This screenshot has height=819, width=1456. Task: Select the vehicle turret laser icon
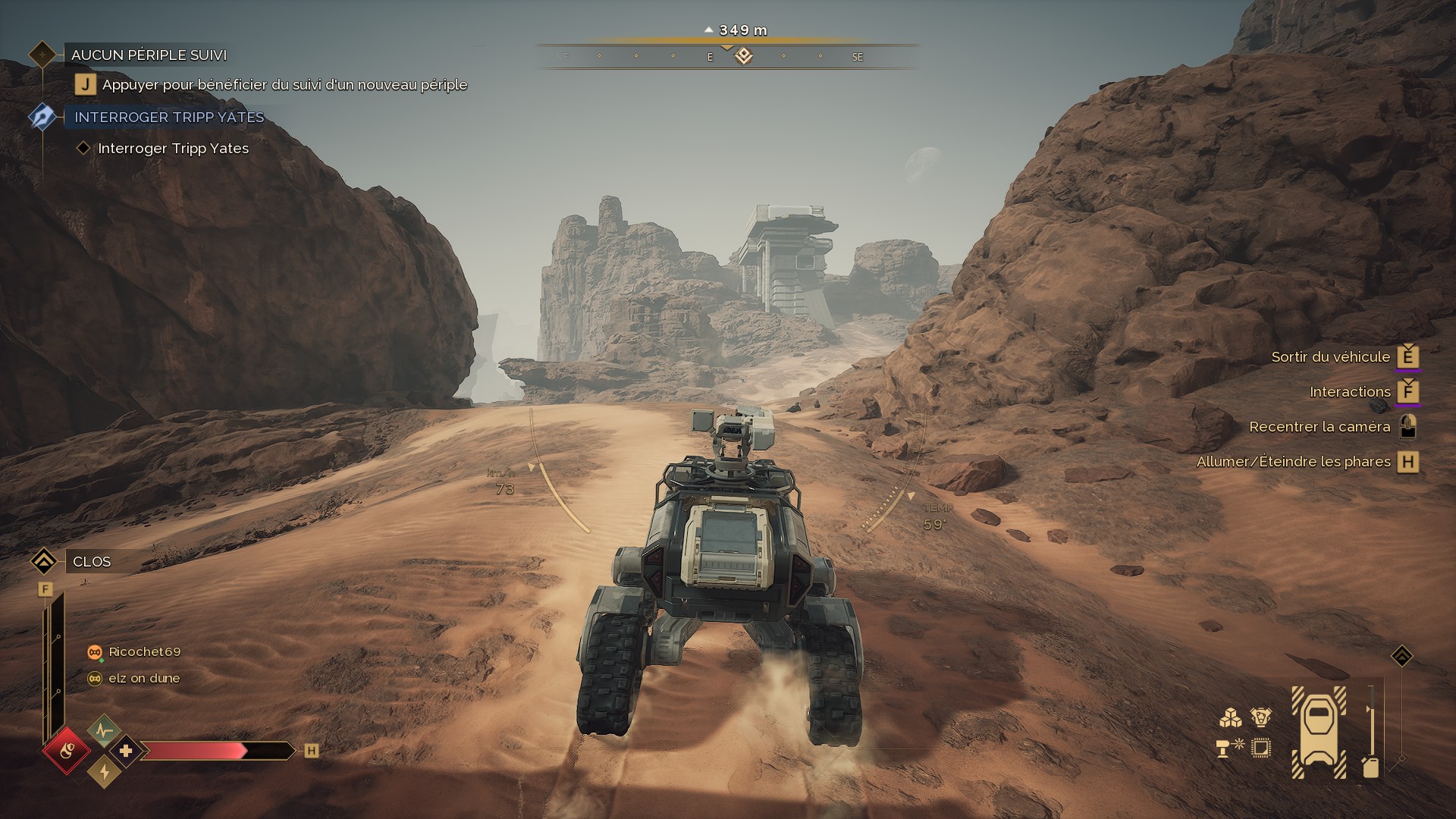pyautogui.click(x=1229, y=747)
